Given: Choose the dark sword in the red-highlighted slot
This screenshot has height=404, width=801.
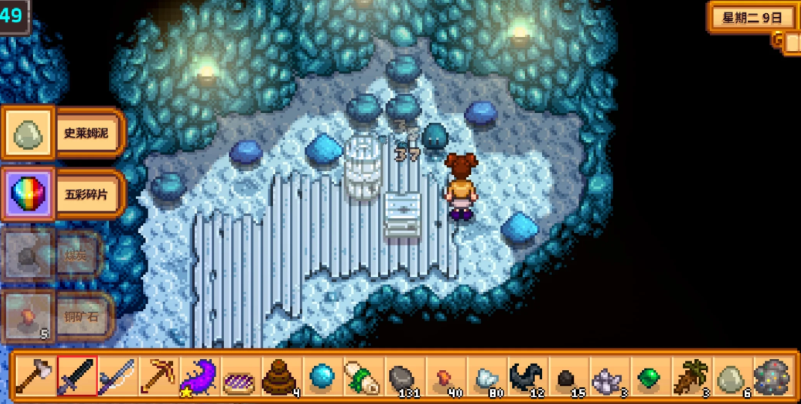Looking at the screenshot, I should tap(76, 377).
